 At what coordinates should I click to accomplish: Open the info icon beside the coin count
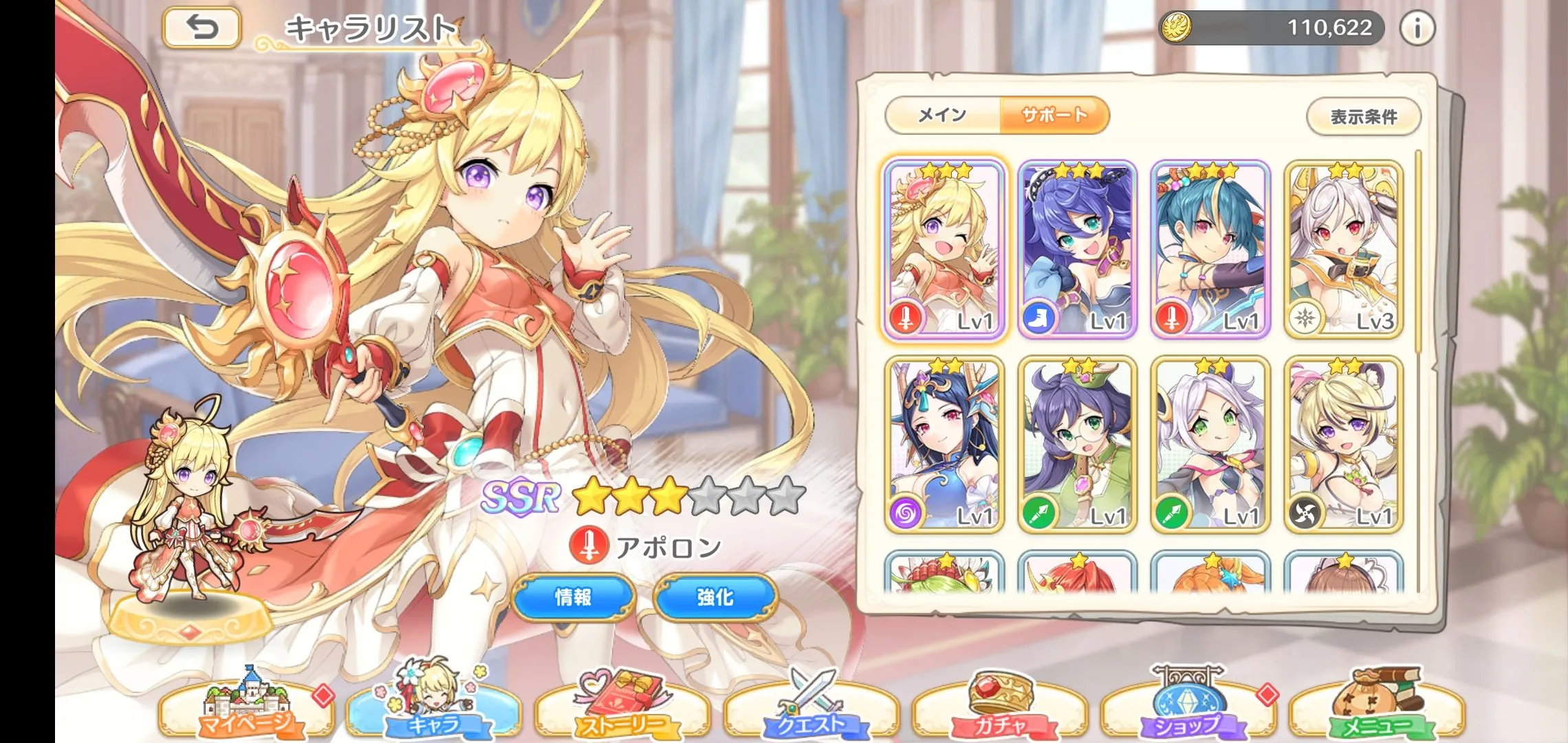click(1417, 28)
